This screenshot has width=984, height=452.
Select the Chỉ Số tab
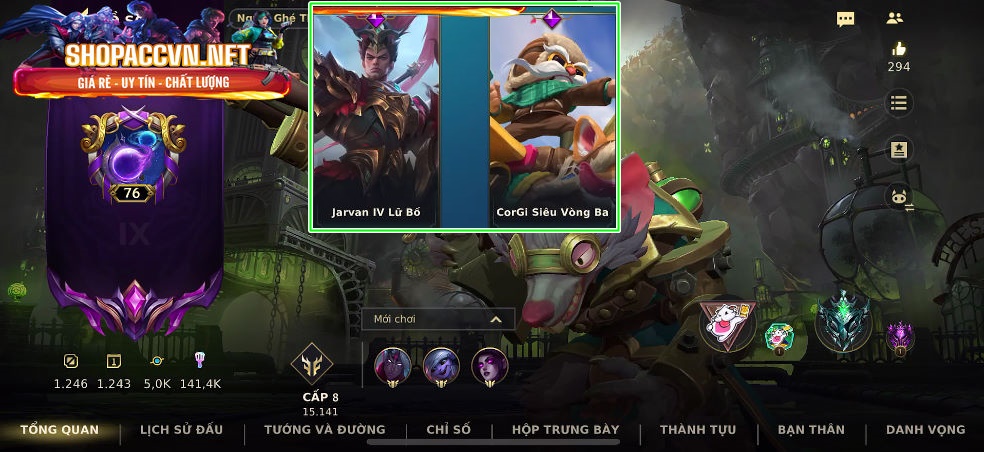448,430
